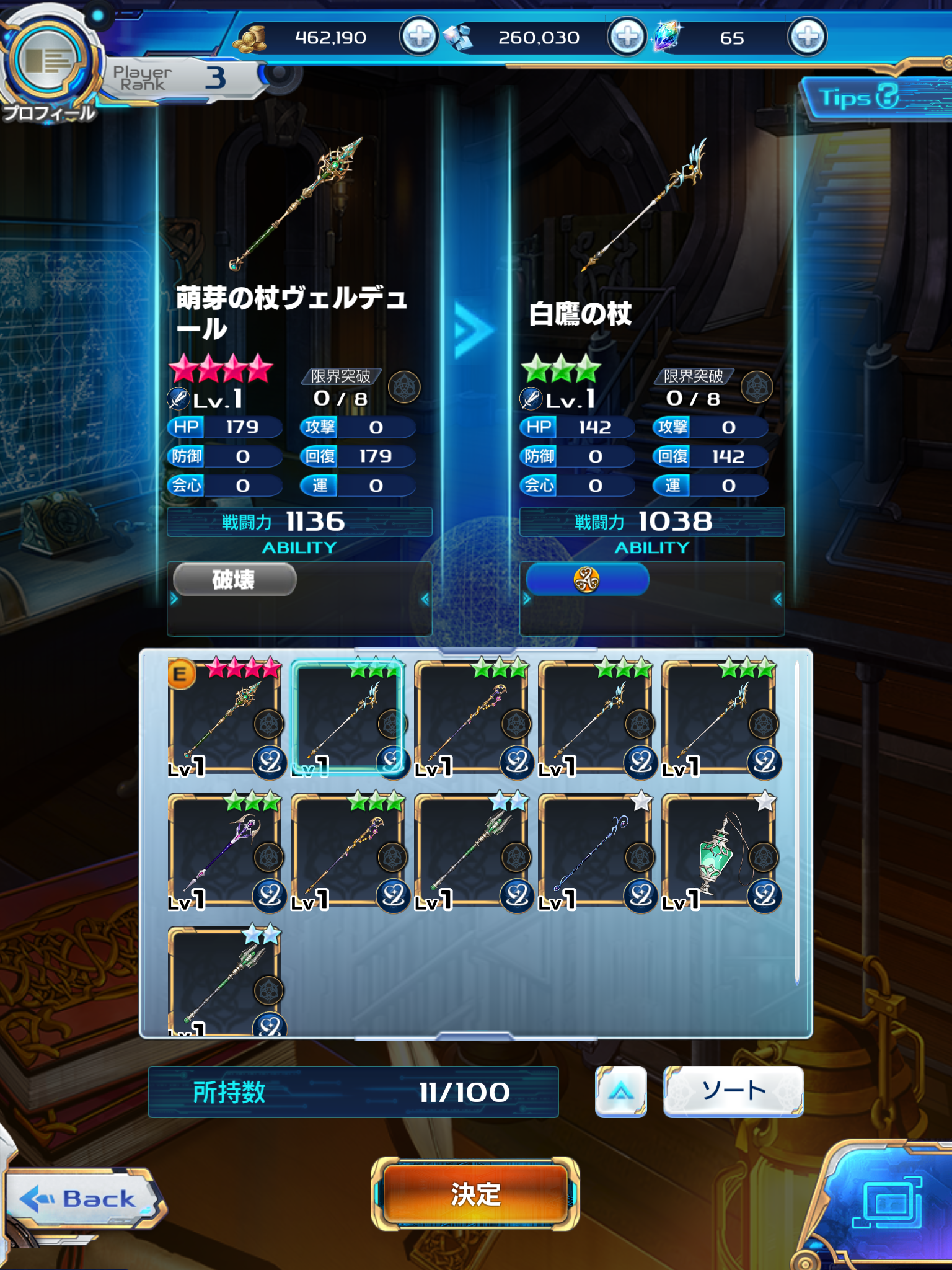Add more gold coins with plus button
The width and height of the screenshot is (952, 1270).
click(419, 37)
